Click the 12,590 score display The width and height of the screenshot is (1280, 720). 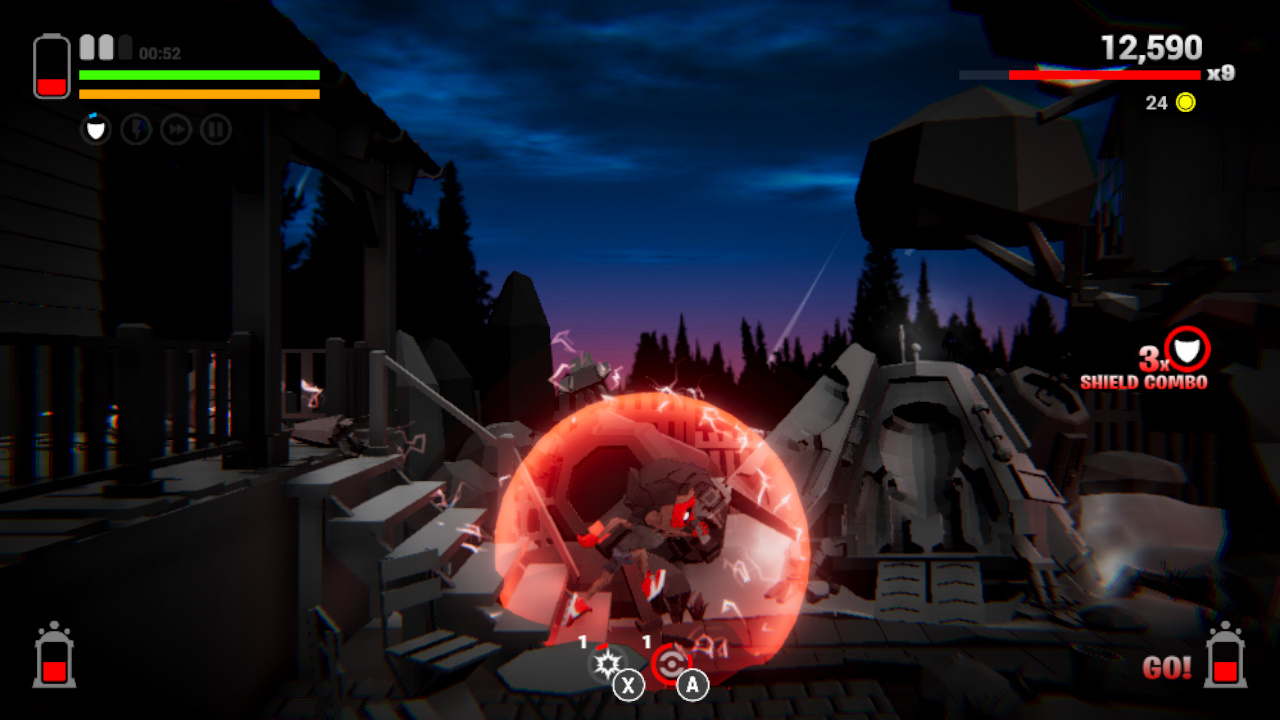coord(1150,47)
